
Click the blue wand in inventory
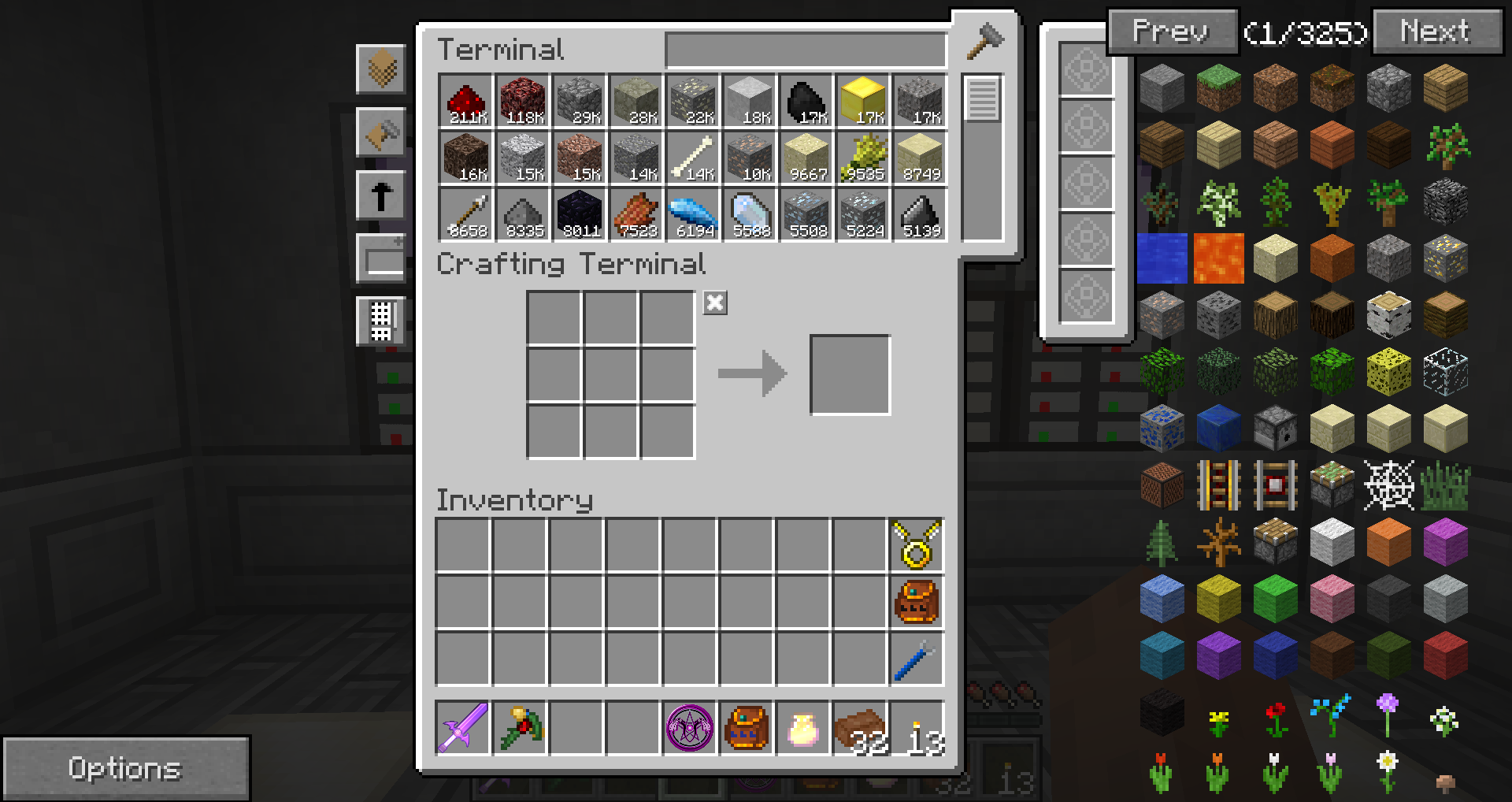917,659
